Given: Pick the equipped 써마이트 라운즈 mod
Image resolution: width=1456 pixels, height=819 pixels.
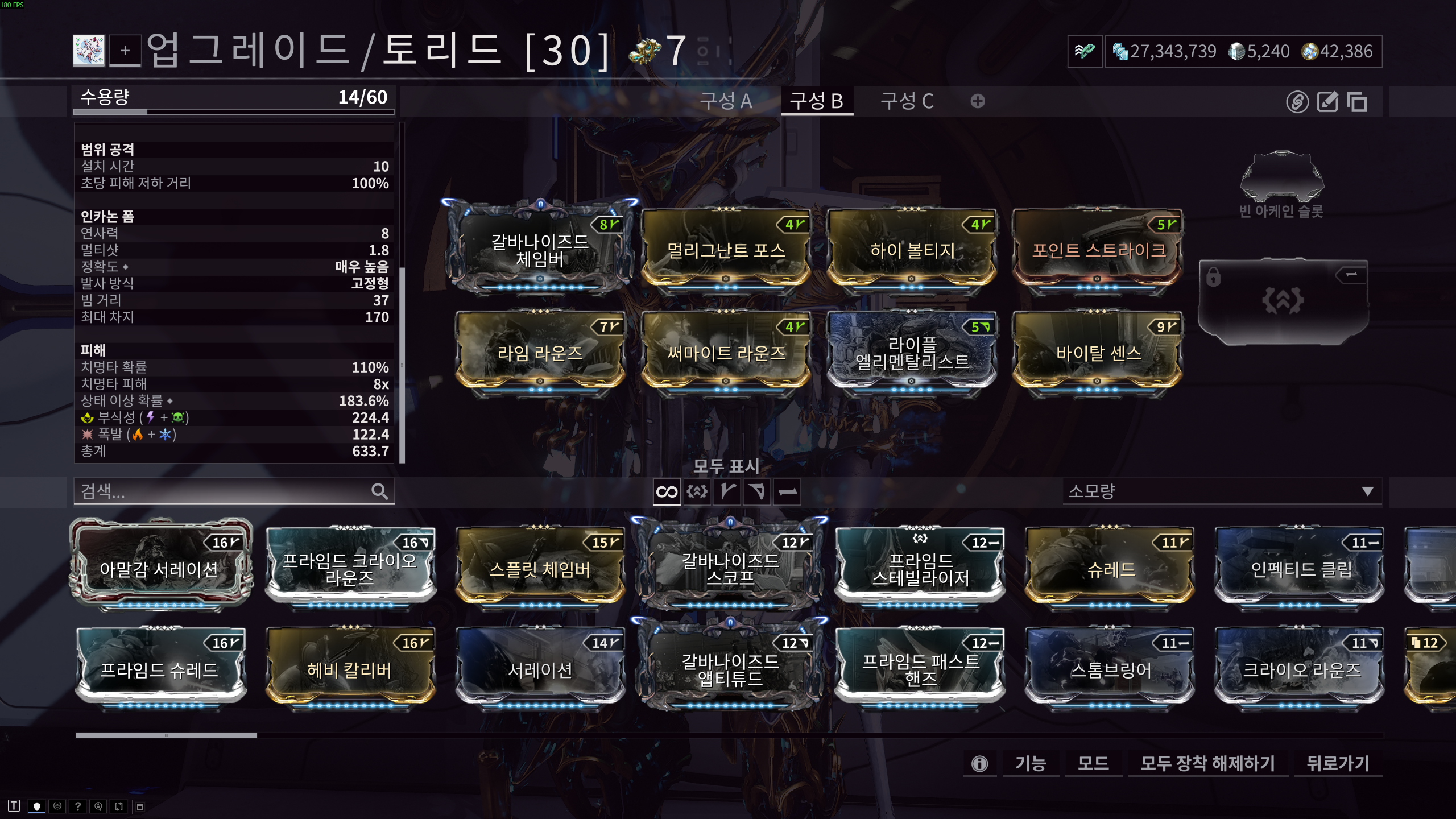Looking at the screenshot, I should click(x=726, y=353).
